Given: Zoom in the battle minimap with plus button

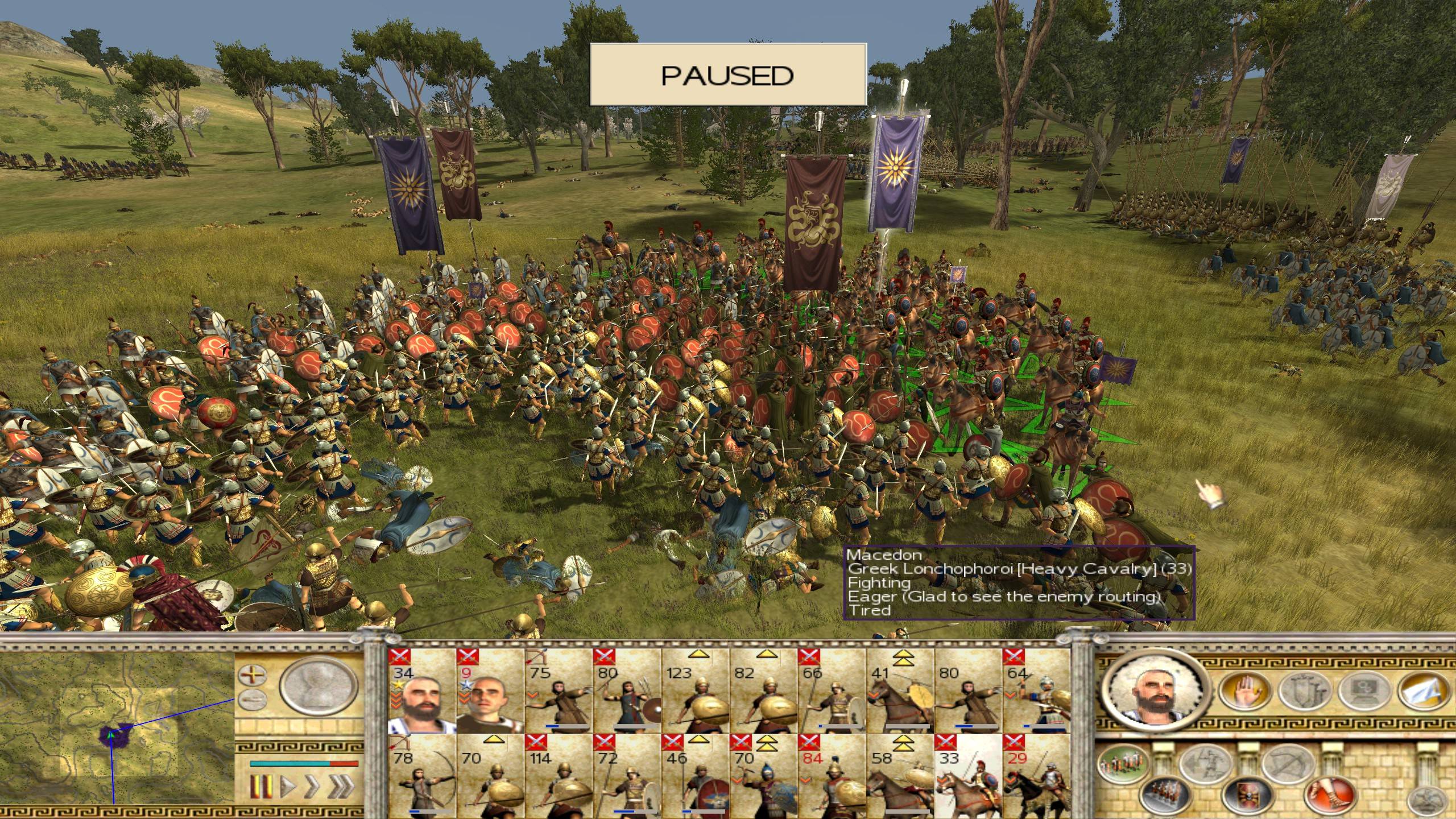Looking at the screenshot, I should click(x=252, y=676).
